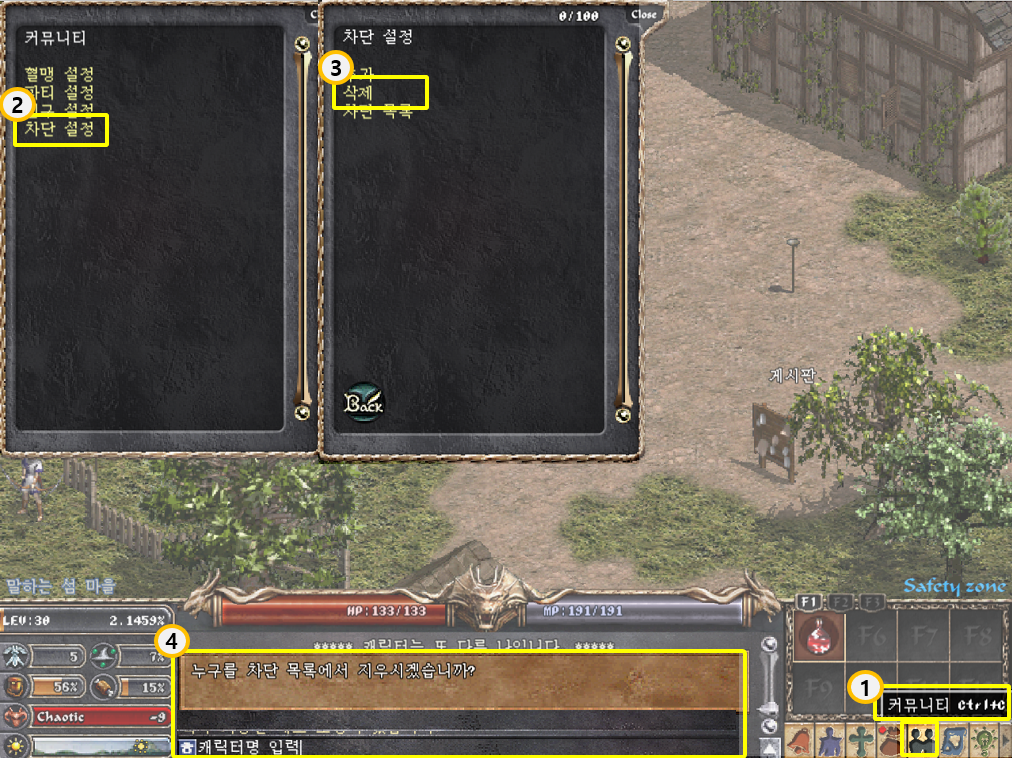The height and width of the screenshot is (758, 1012).
Task: Click the orange bell toolbar icon
Action: pyautogui.click(x=801, y=741)
